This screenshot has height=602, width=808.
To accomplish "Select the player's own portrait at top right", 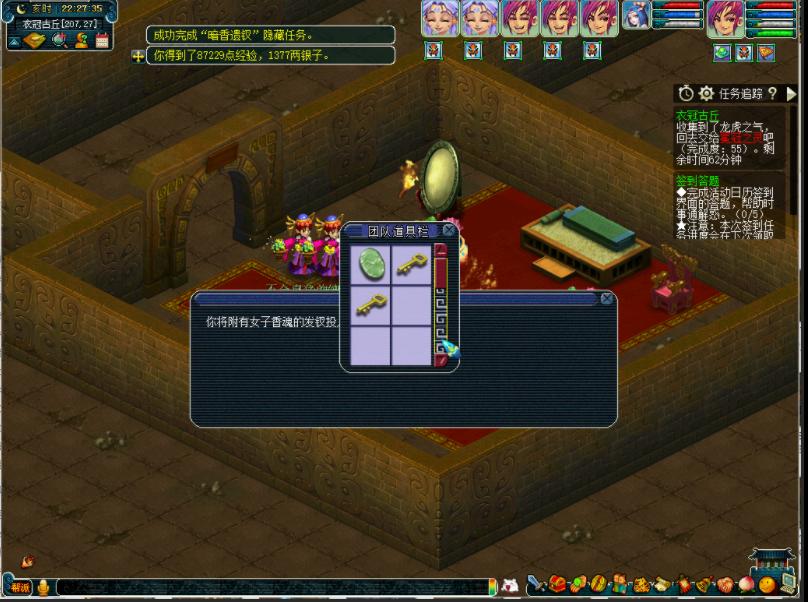I will coord(724,18).
